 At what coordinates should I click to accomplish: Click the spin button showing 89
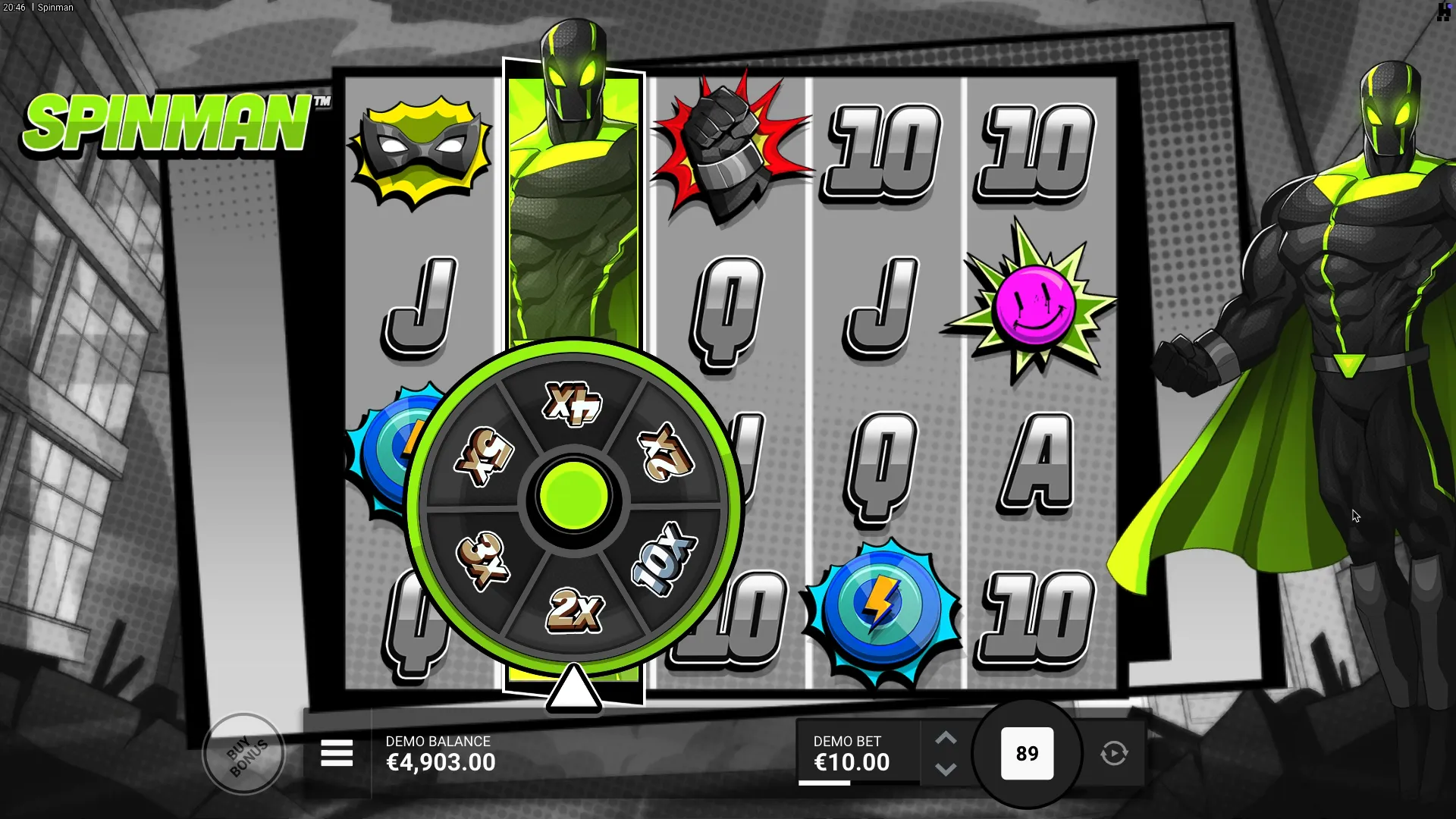pos(1027,753)
